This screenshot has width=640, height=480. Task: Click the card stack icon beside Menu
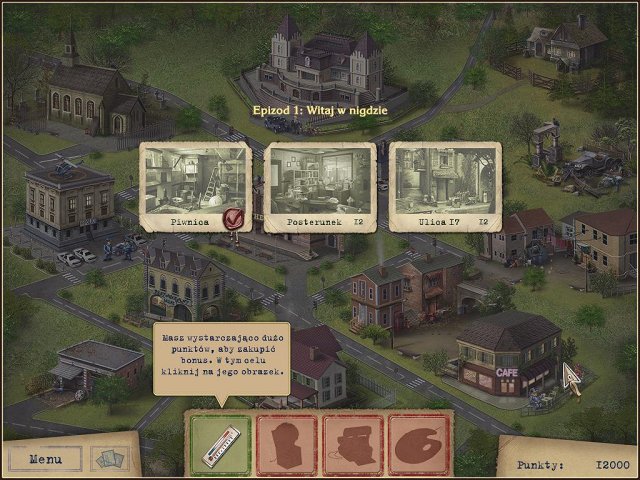110,459
